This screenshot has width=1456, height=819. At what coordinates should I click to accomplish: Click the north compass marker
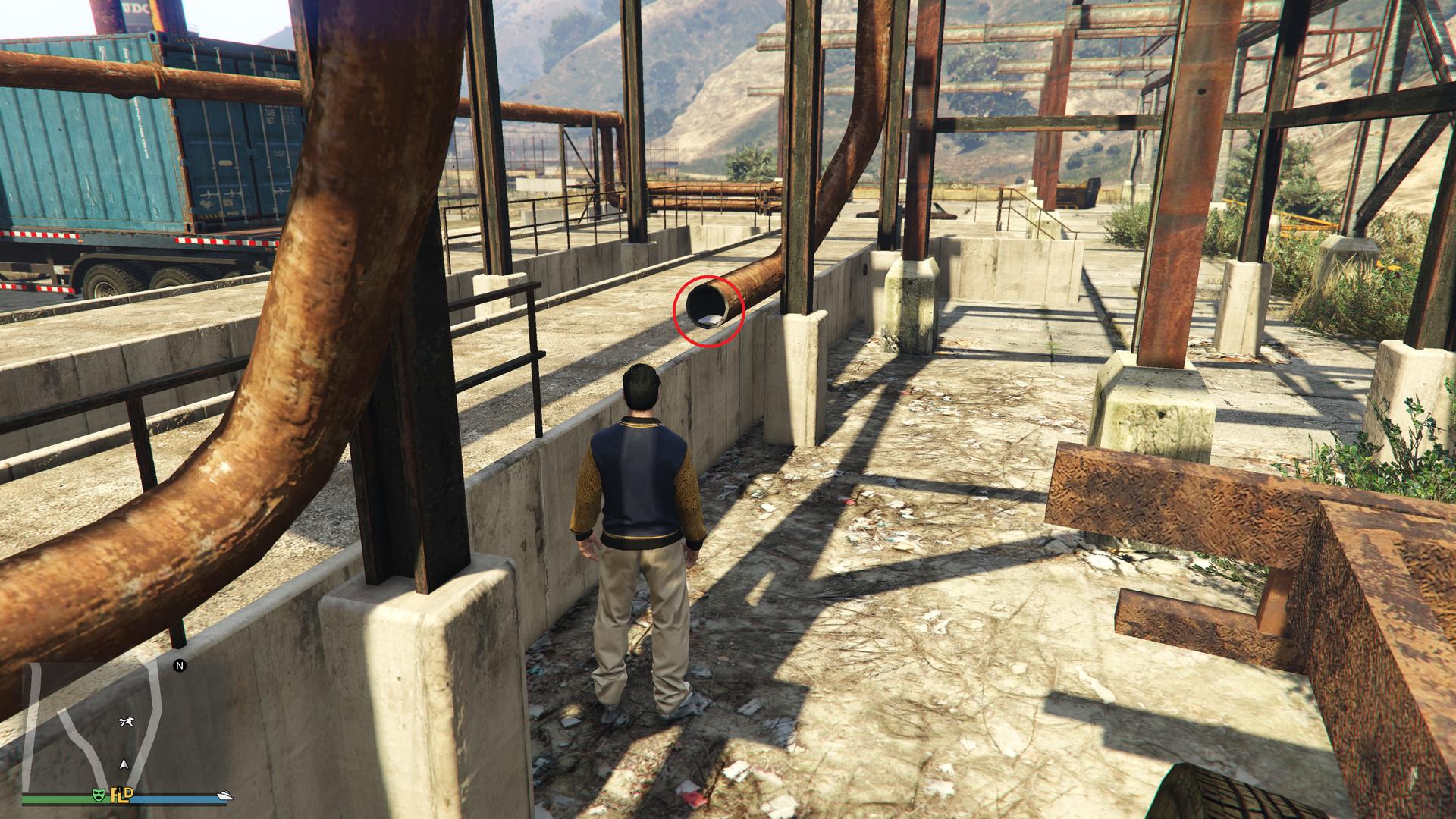pos(180,666)
